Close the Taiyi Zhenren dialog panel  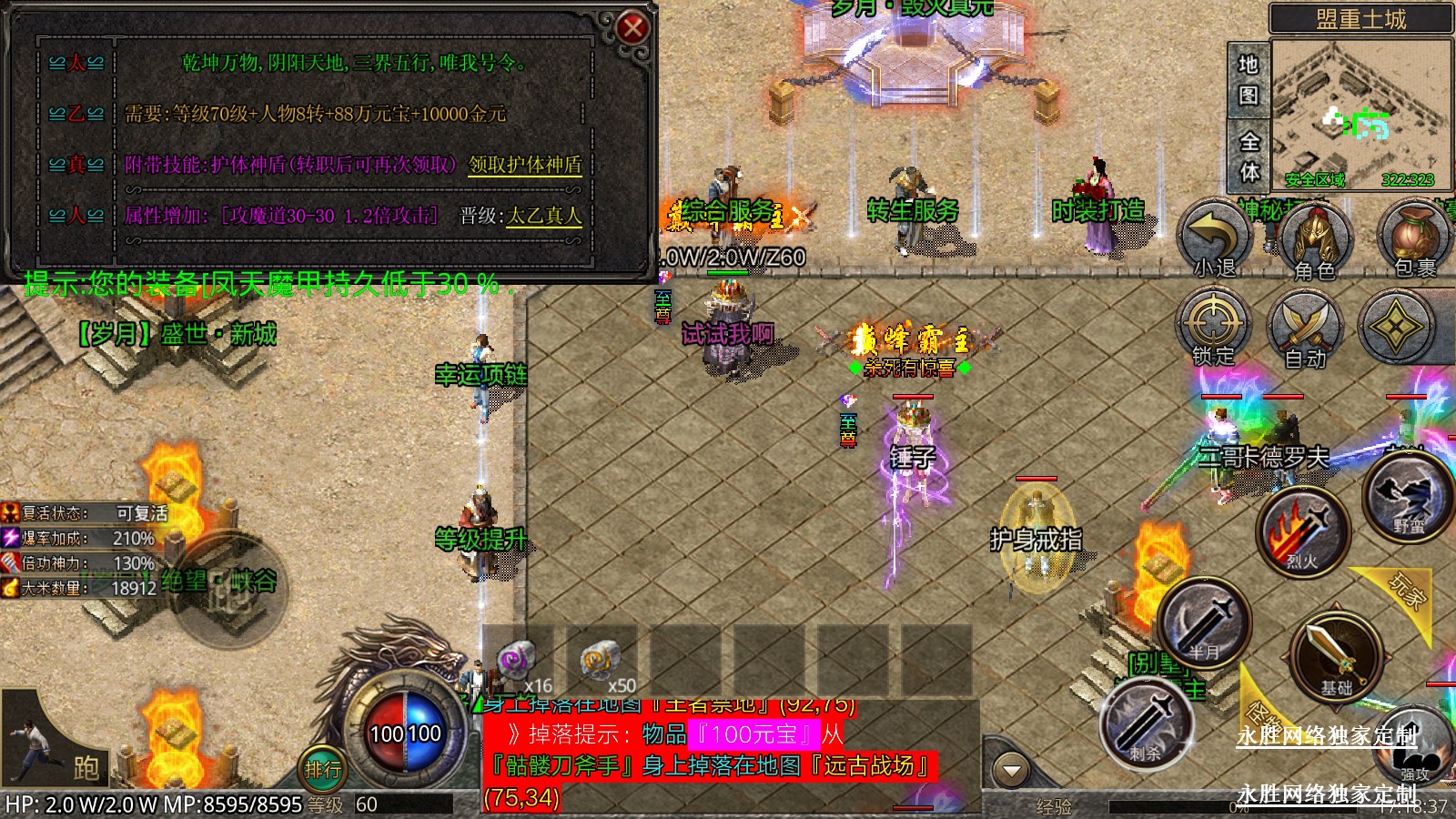[x=632, y=28]
